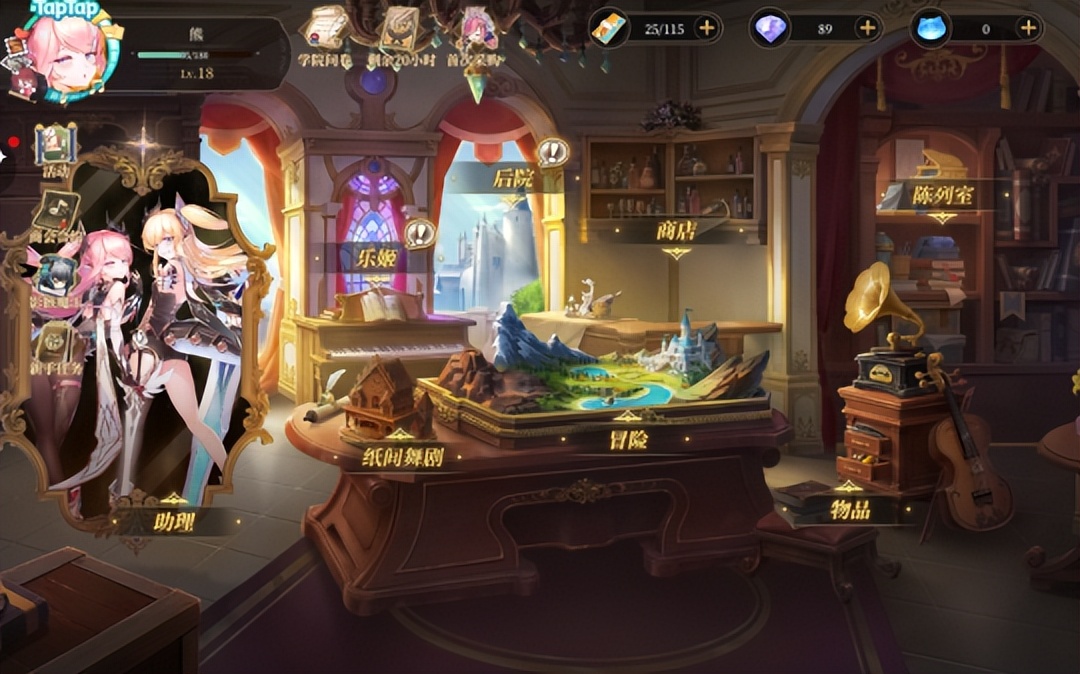Open the 学院问卷 survey scroll icon
Viewport: 1080px width, 674px height.
pos(326,30)
